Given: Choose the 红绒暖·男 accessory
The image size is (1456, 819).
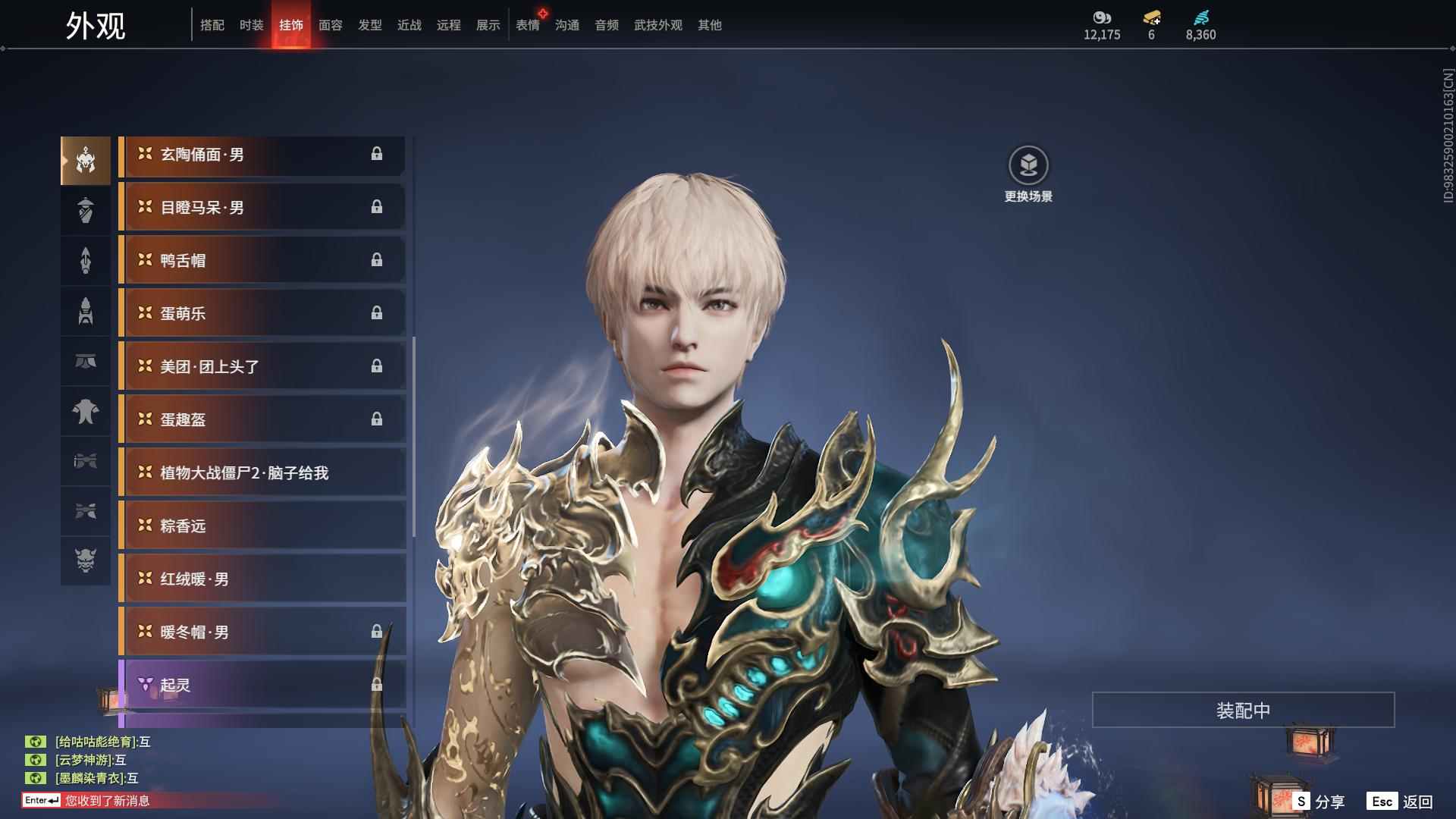Looking at the screenshot, I should coord(262,579).
